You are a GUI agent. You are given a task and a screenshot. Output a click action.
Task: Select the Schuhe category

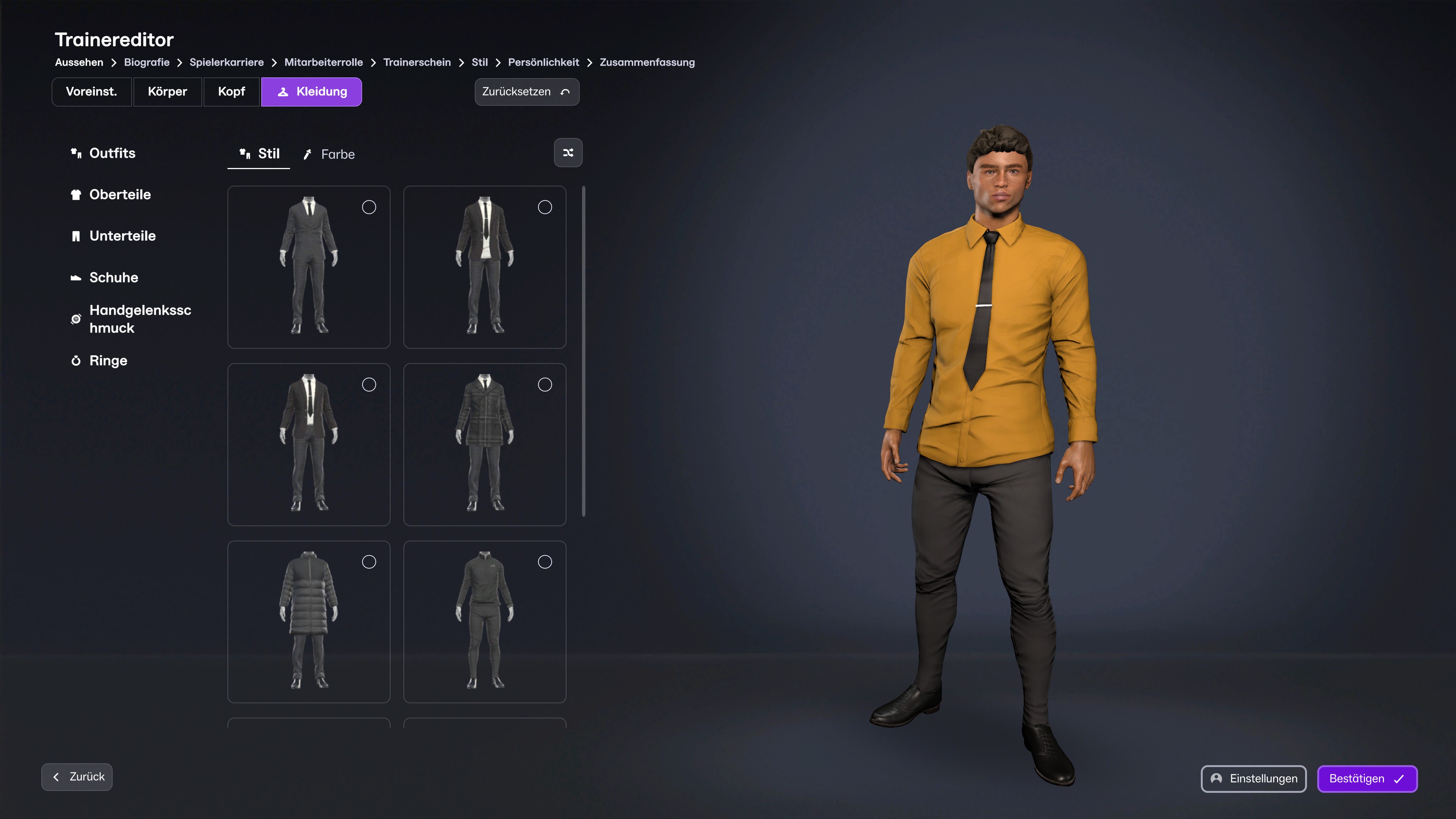[x=114, y=278]
